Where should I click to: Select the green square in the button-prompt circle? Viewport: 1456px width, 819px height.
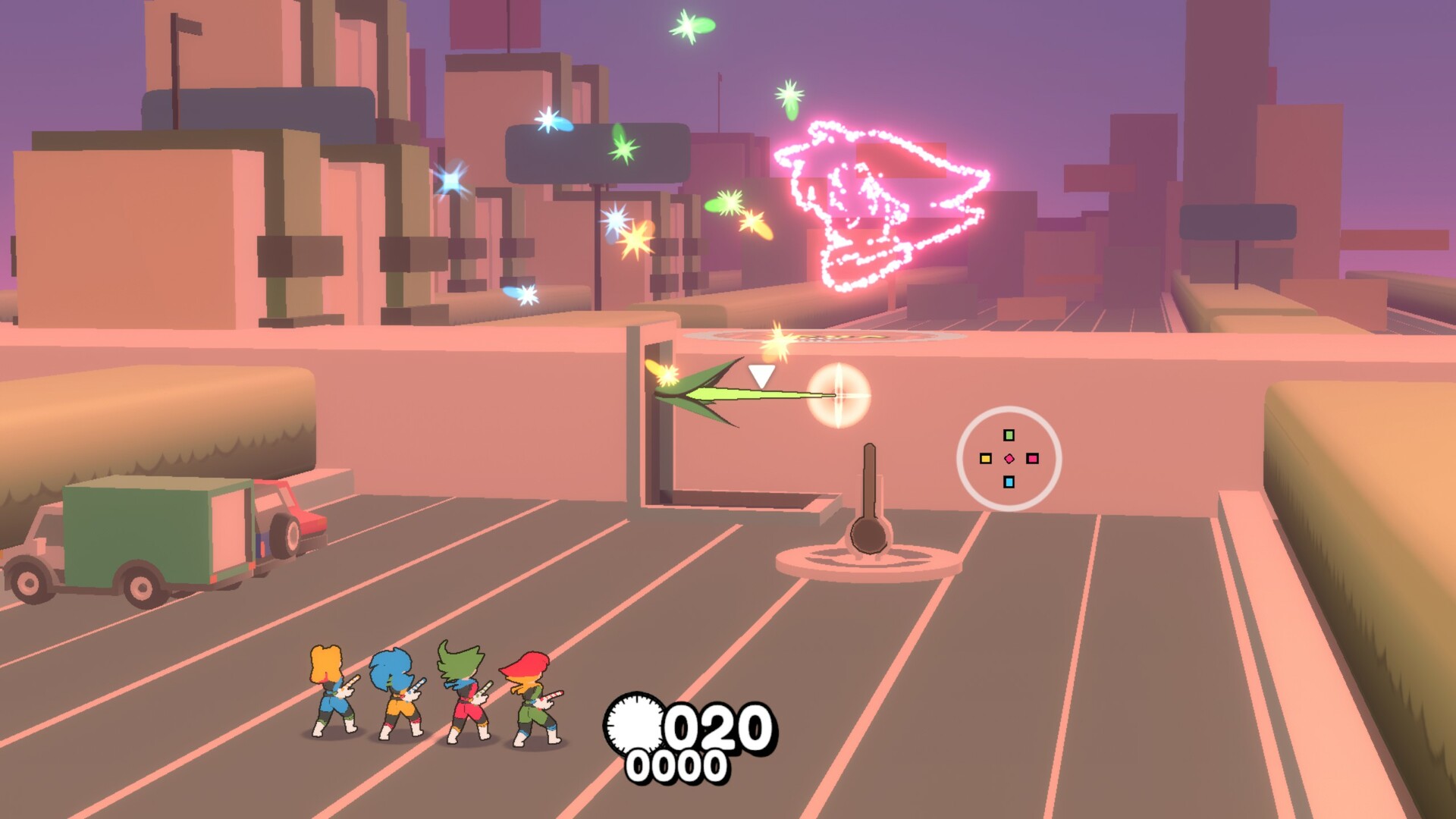click(1009, 435)
